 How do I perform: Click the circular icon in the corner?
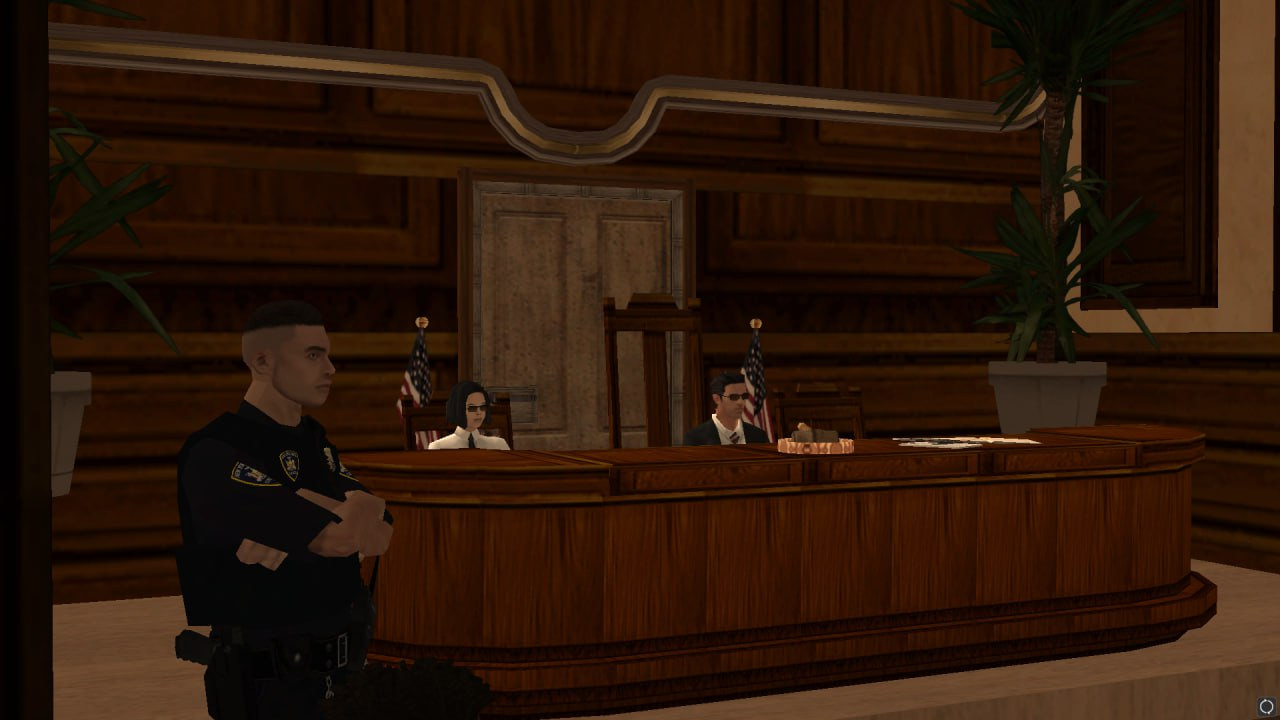(x=1266, y=707)
